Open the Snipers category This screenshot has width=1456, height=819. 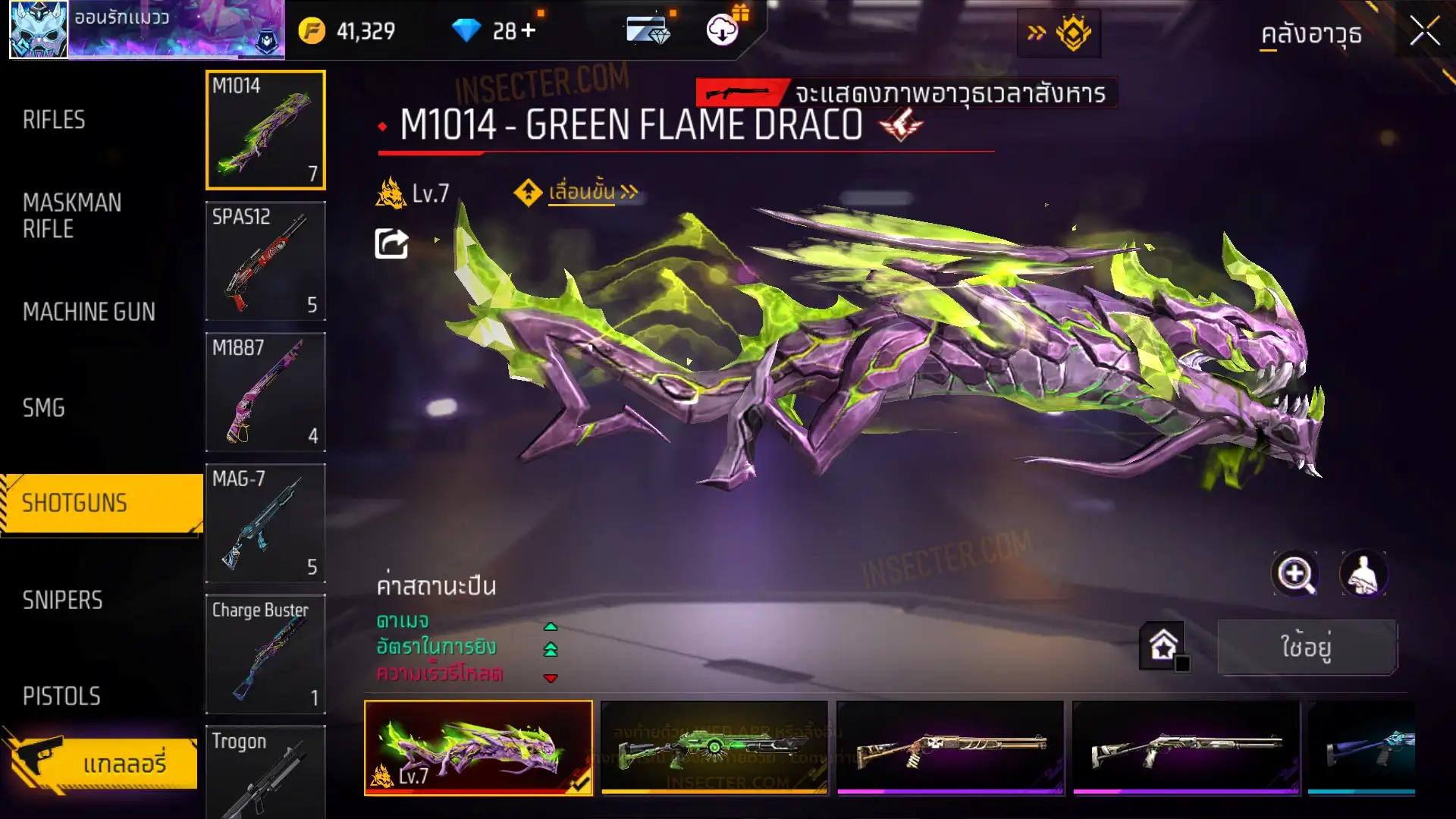pos(62,600)
